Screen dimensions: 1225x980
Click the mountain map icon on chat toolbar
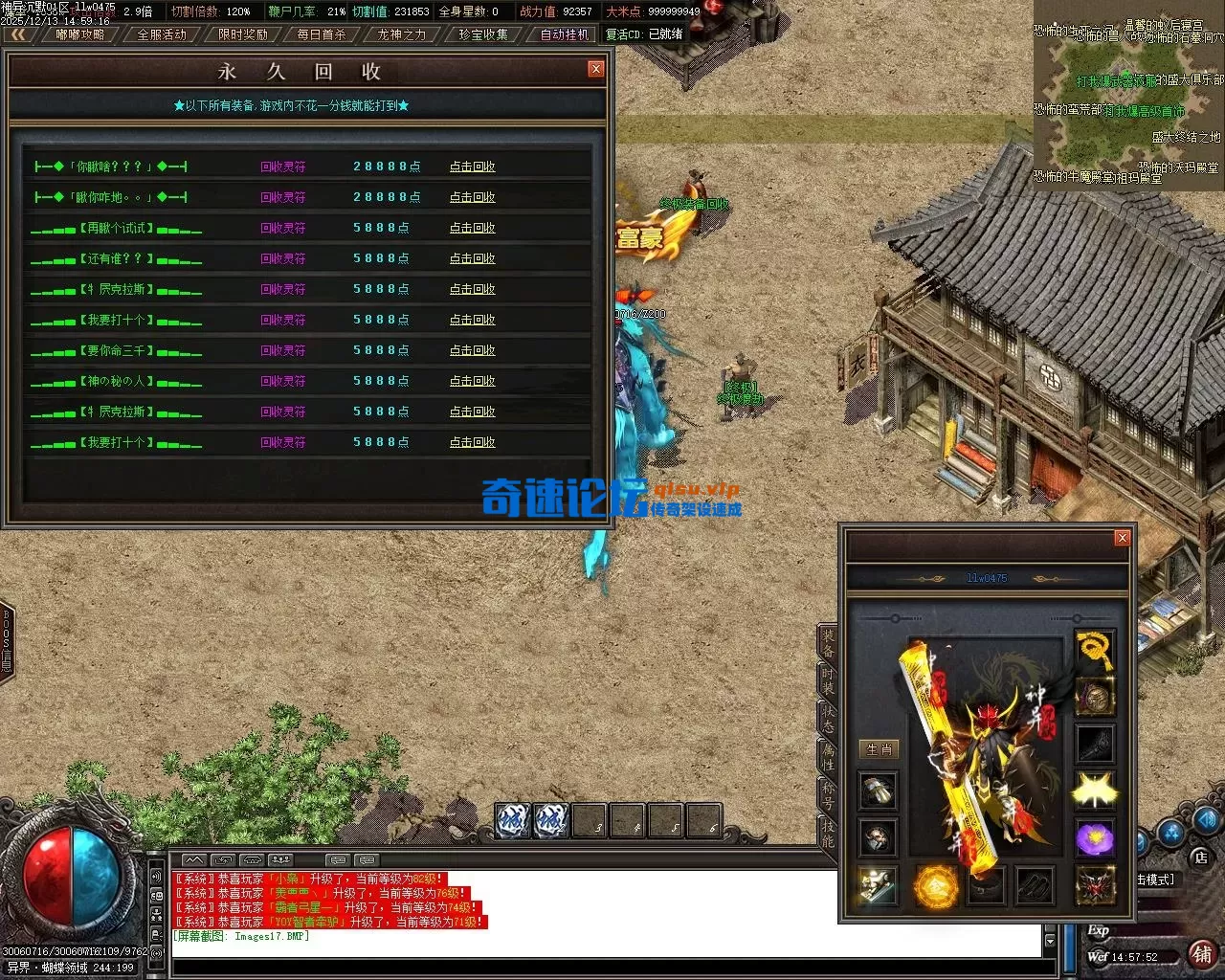[194, 859]
